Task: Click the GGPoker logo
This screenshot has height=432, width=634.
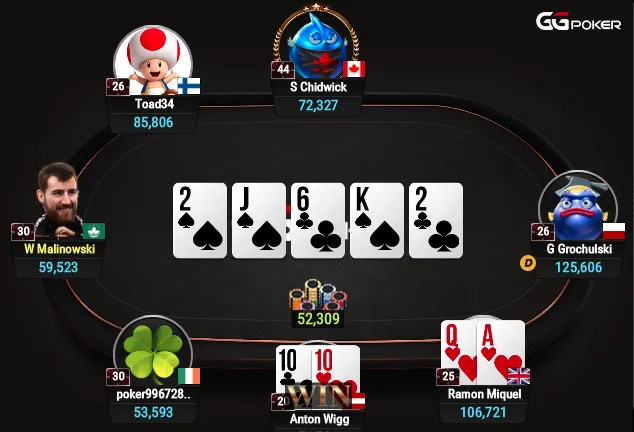Action: [578, 21]
